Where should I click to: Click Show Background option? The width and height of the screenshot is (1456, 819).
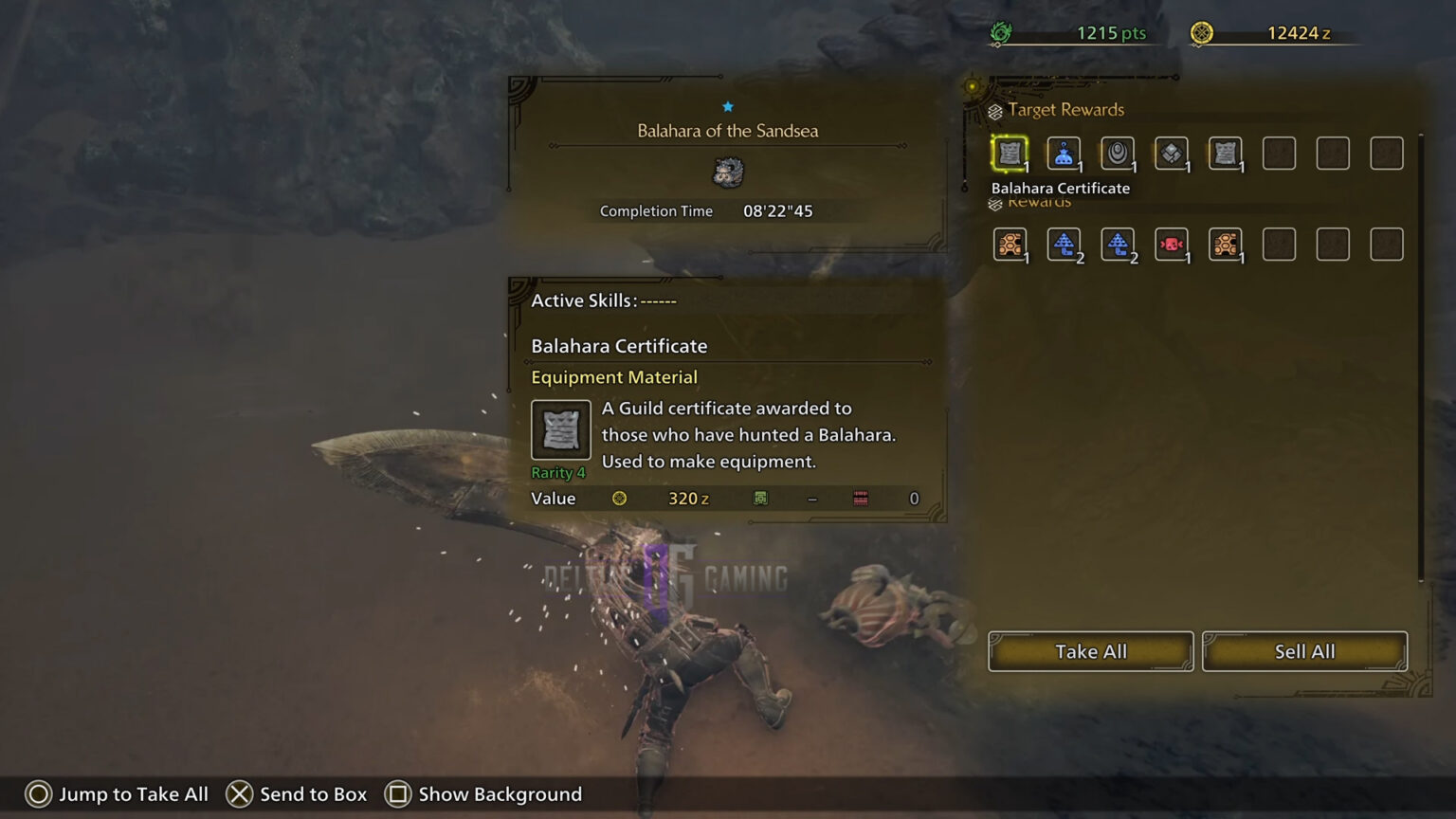click(x=483, y=794)
